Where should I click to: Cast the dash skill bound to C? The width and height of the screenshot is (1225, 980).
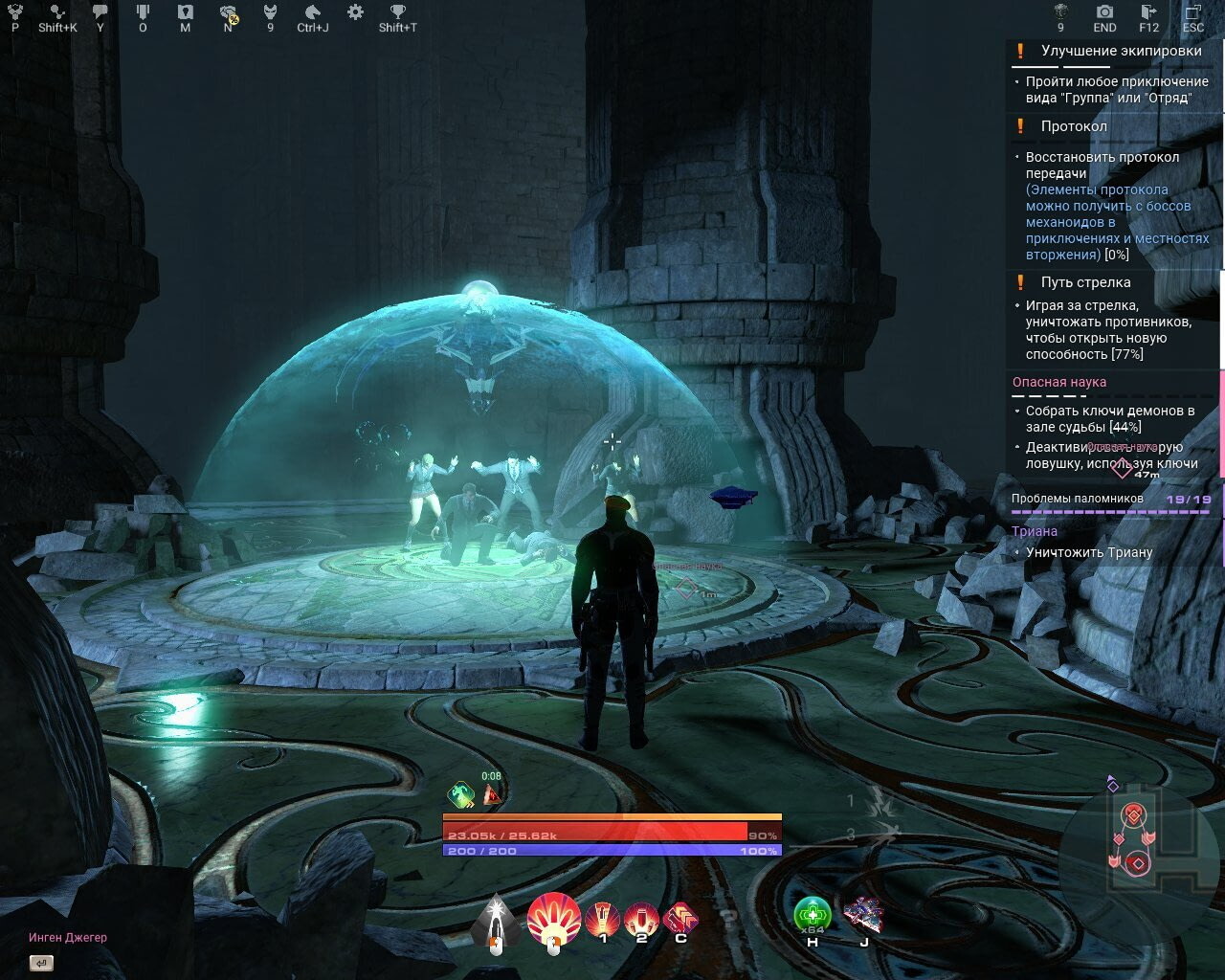679,916
